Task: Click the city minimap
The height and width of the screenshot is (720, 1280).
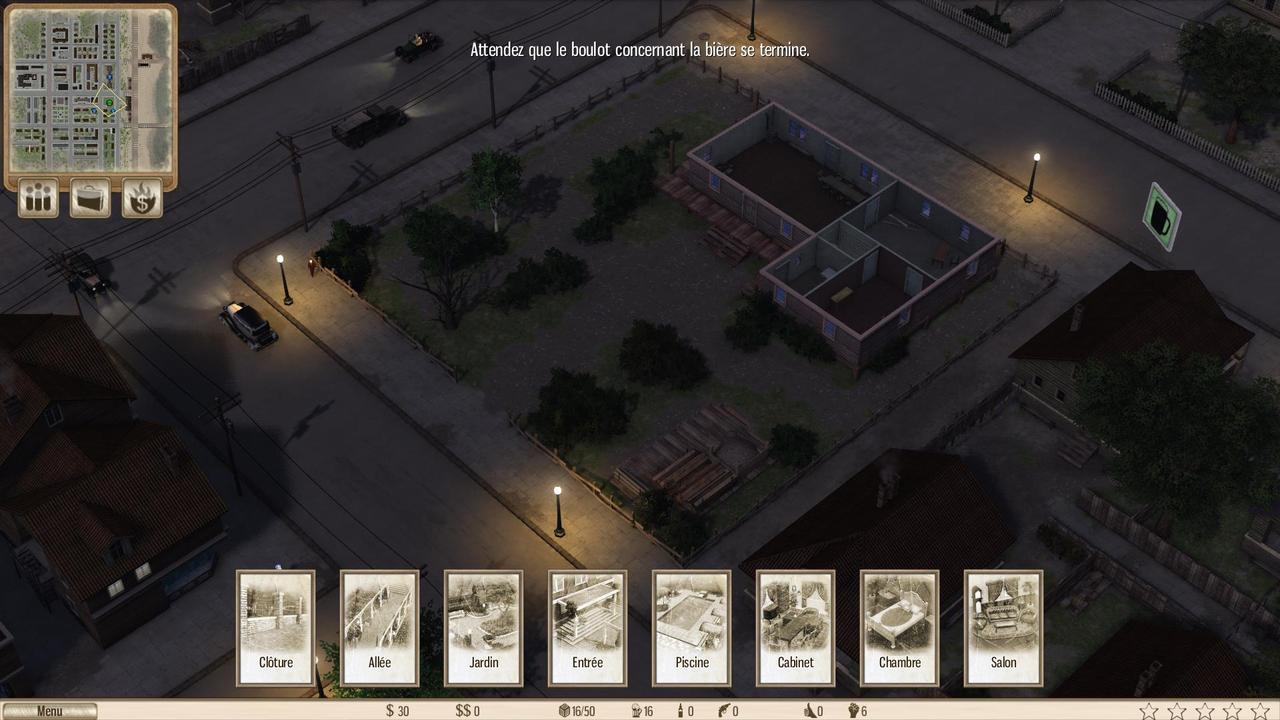Action: click(90, 90)
